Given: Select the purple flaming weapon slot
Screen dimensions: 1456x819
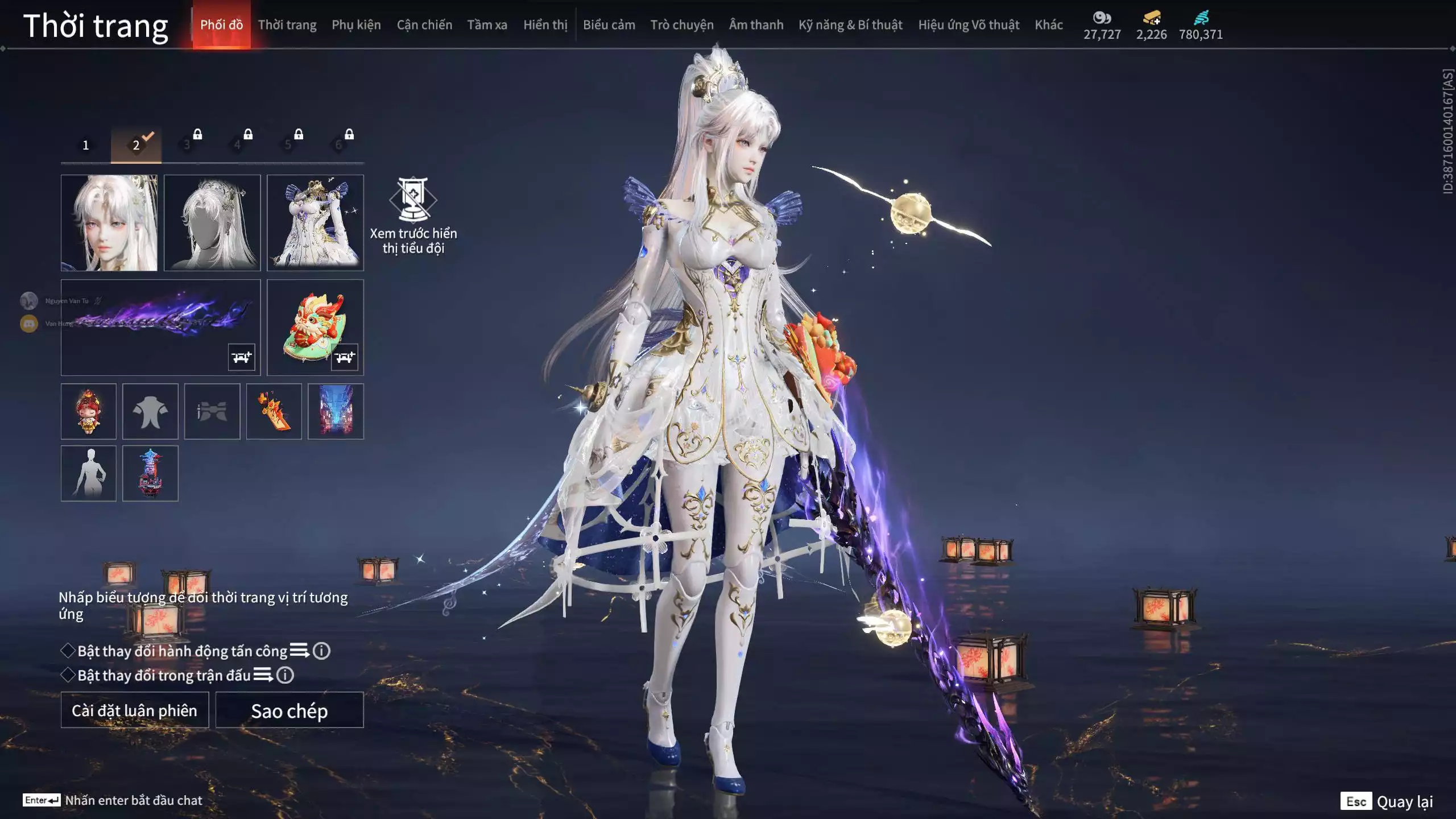Looking at the screenshot, I should click(160, 327).
